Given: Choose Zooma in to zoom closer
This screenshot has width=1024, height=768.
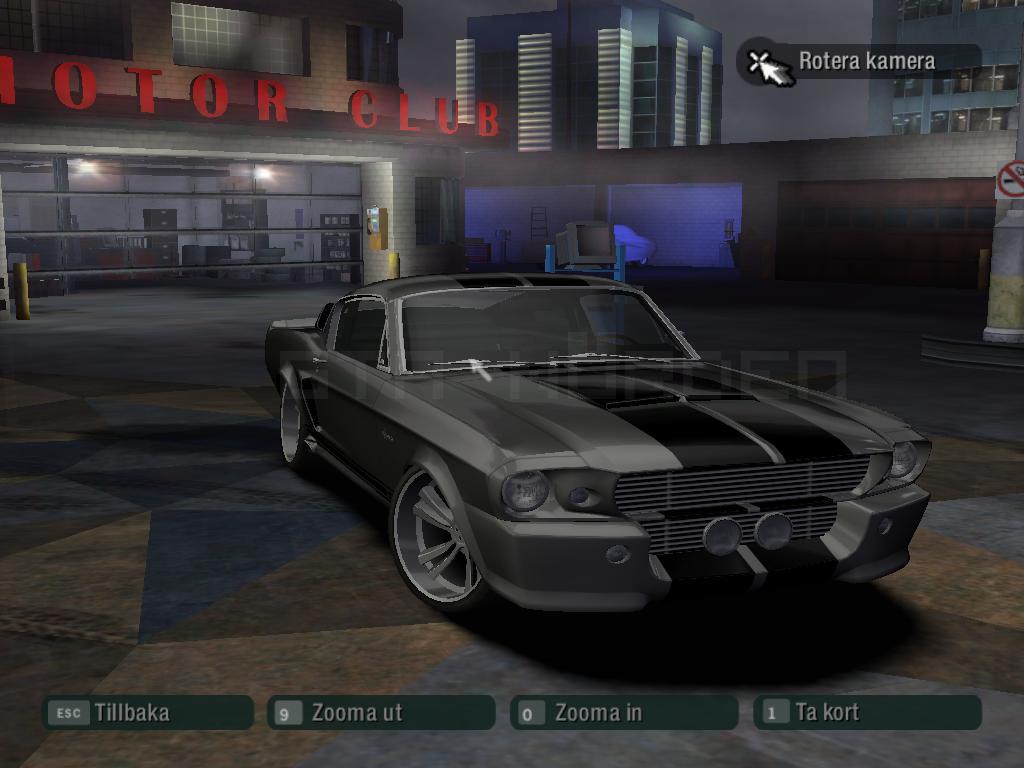Looking at the screenshot, I should tap(623, 713).
